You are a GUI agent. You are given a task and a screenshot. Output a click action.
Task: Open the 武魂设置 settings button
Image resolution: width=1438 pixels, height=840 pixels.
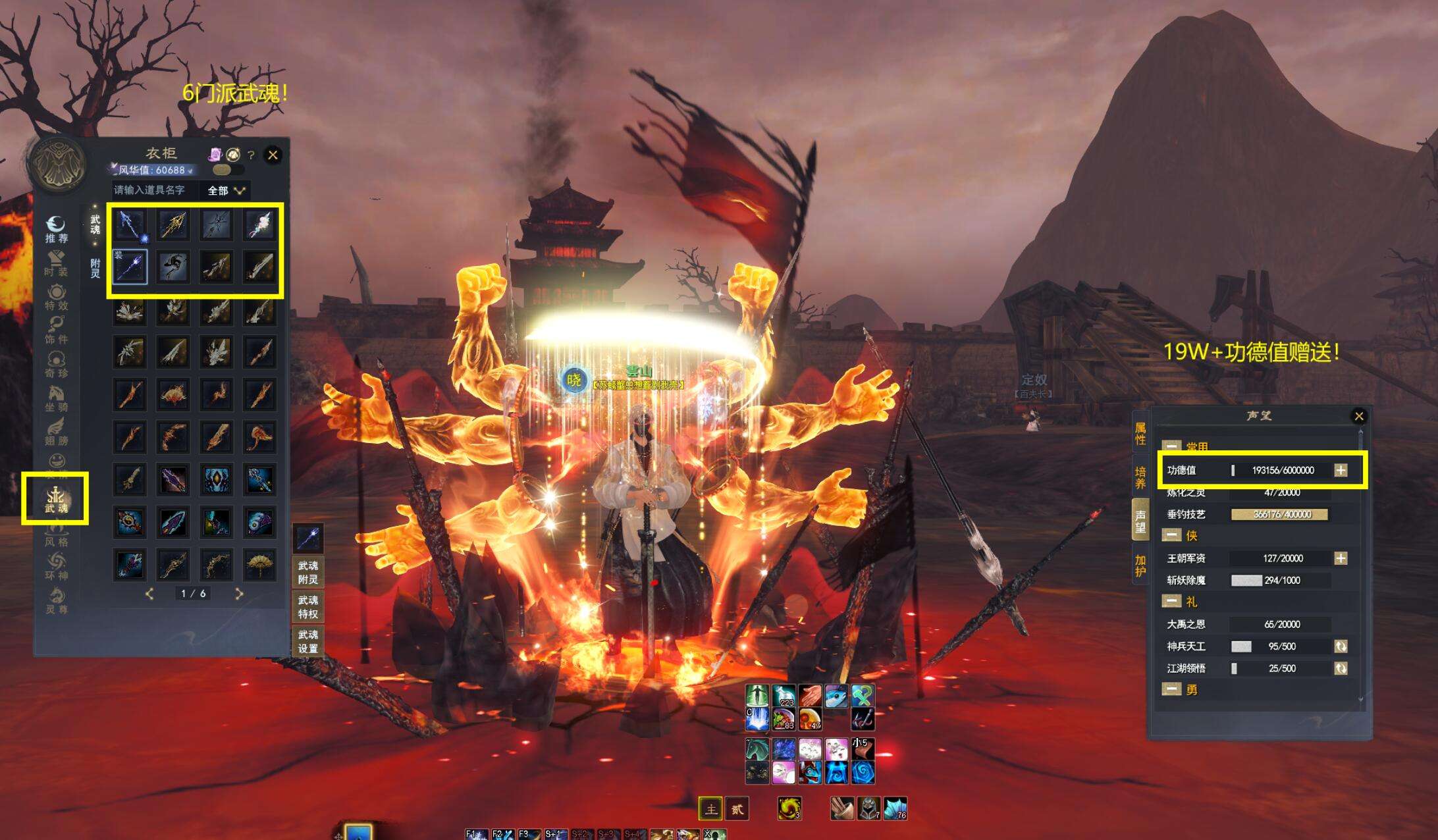click(x=307, y=641)
